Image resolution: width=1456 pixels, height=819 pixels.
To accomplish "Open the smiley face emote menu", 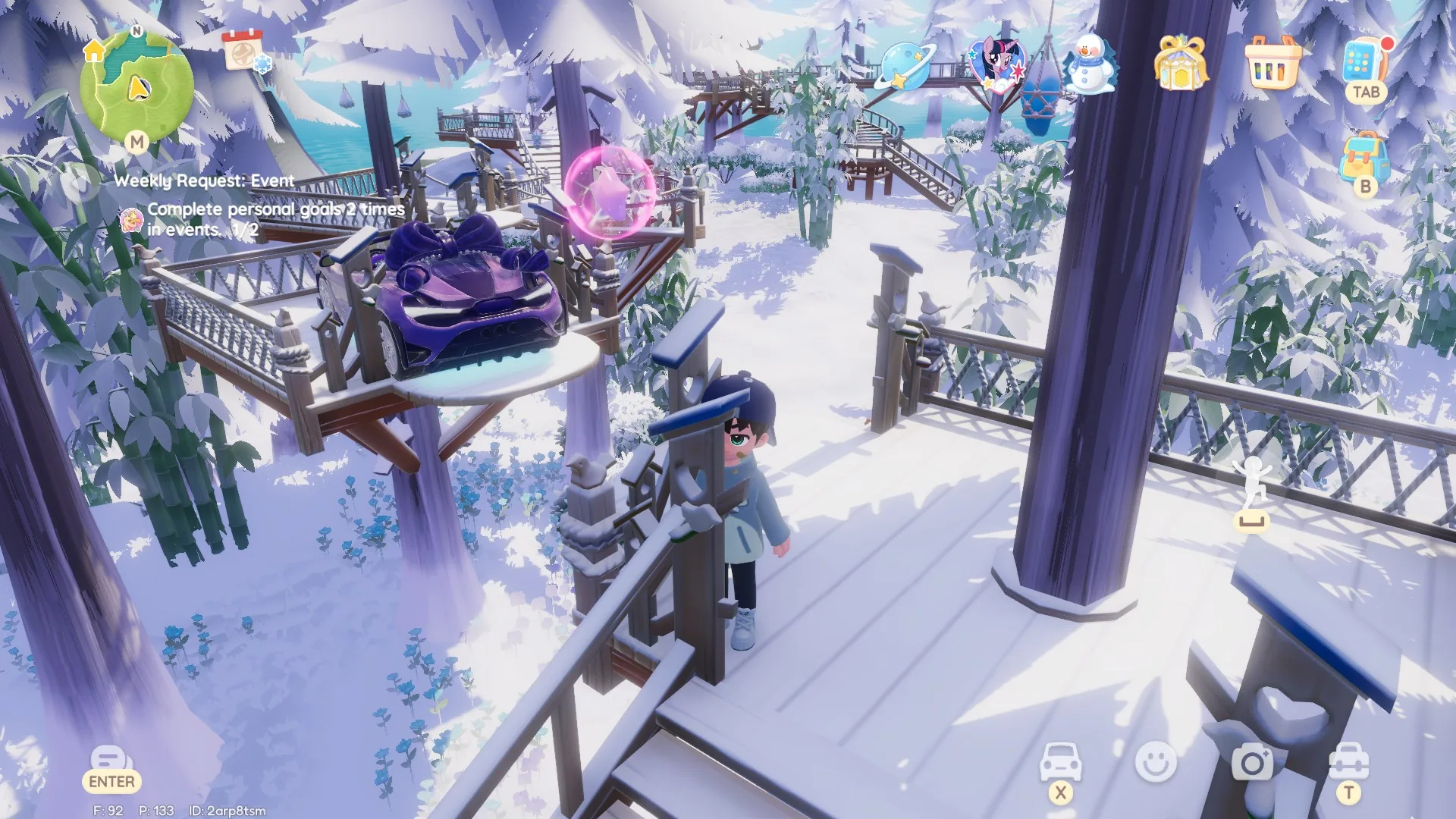I will 1156,761.
